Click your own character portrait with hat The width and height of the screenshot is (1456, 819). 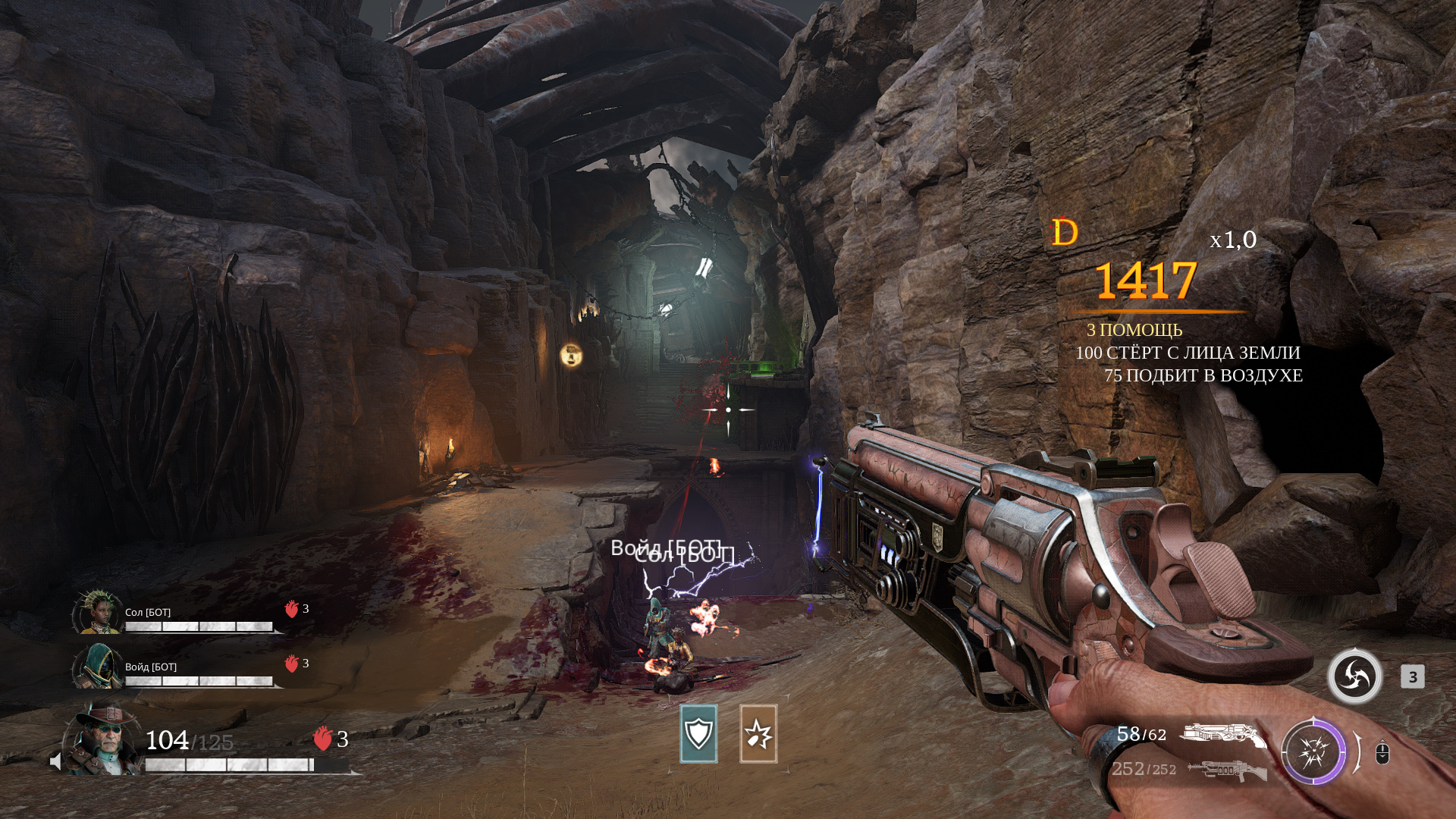coord(105,739)
